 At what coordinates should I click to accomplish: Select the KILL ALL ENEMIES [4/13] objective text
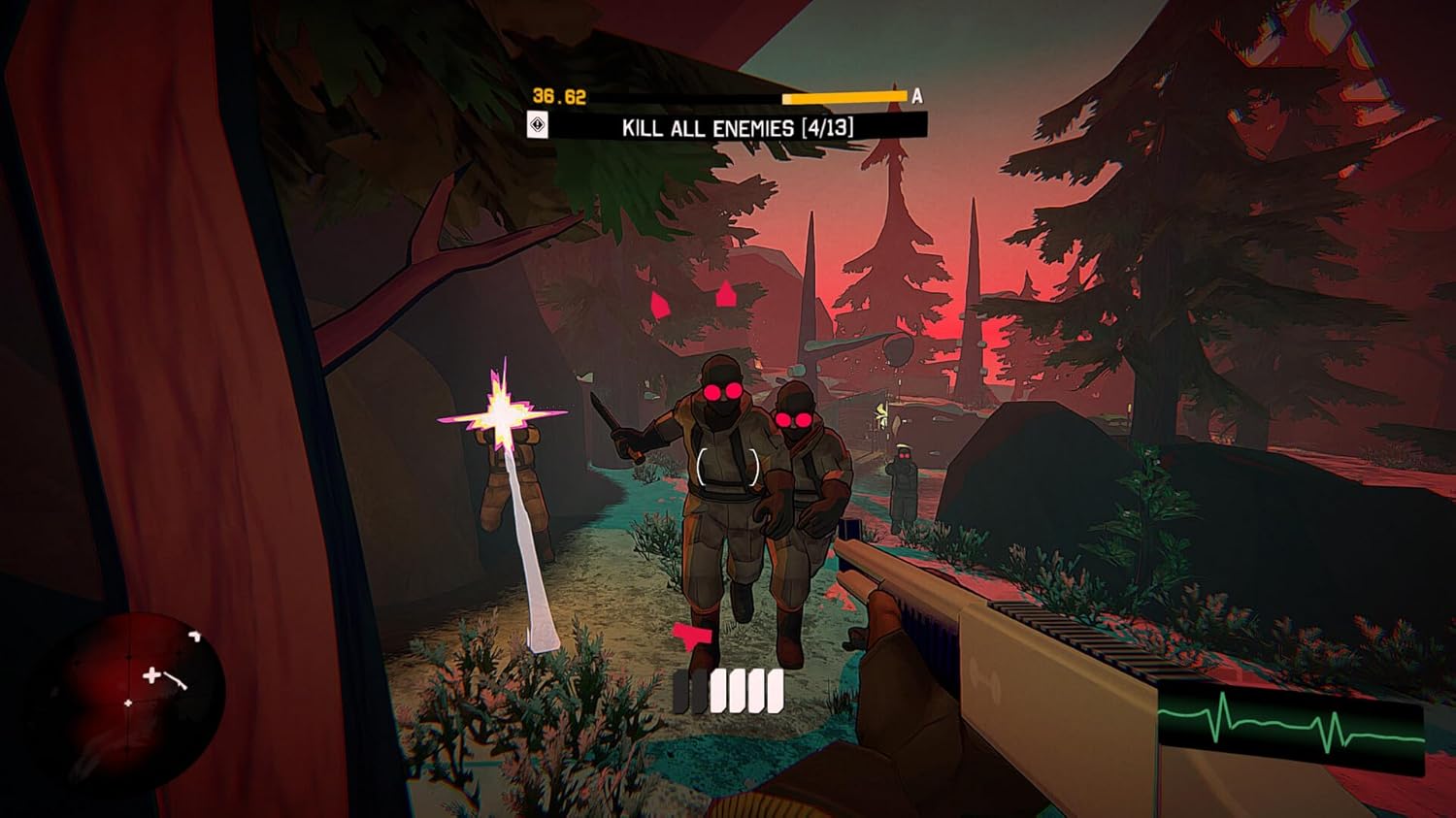coord(740,126)
